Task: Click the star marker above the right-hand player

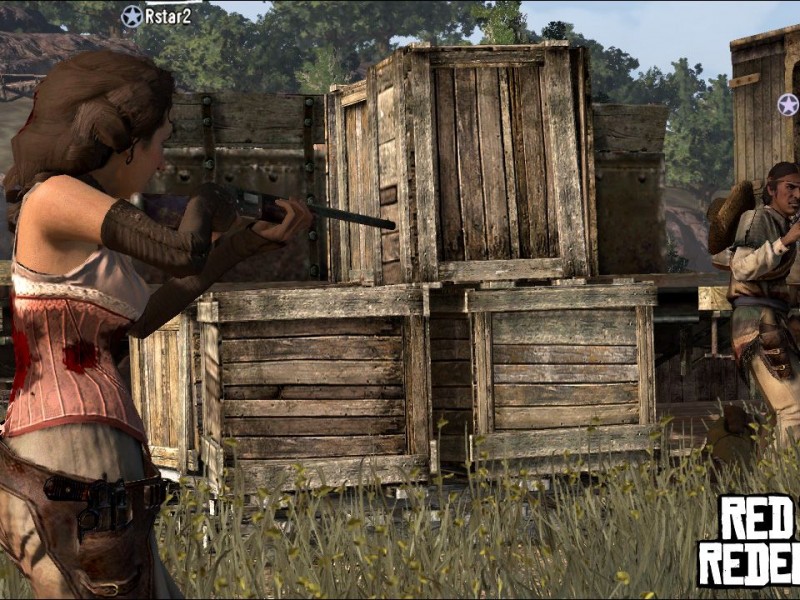Action: click(788, 105)
